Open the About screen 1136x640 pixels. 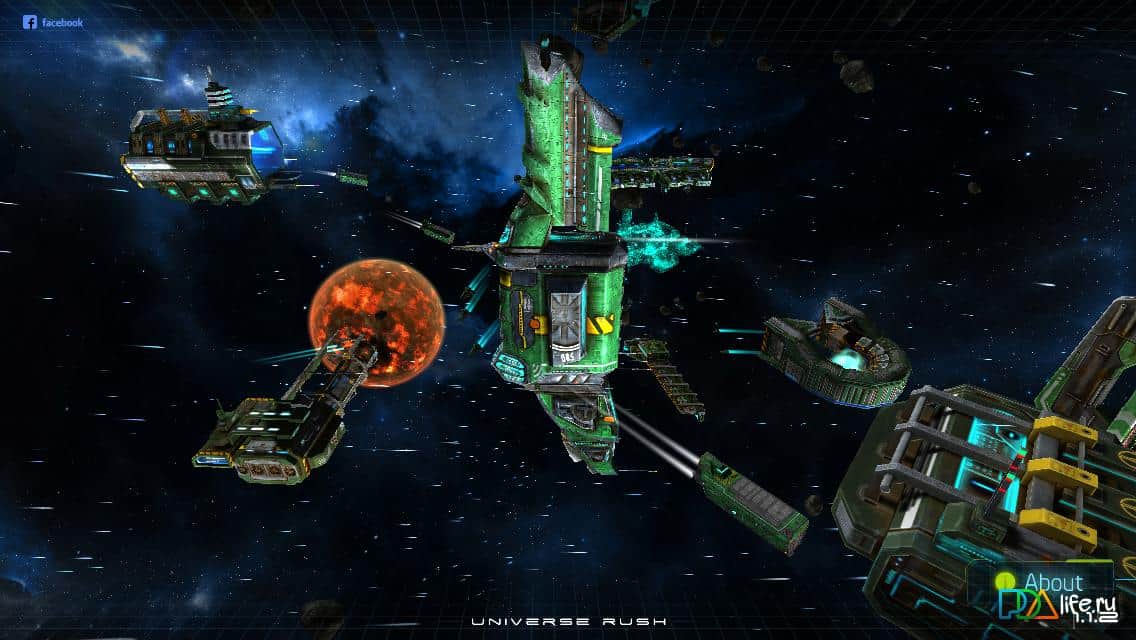(1050, 581)
